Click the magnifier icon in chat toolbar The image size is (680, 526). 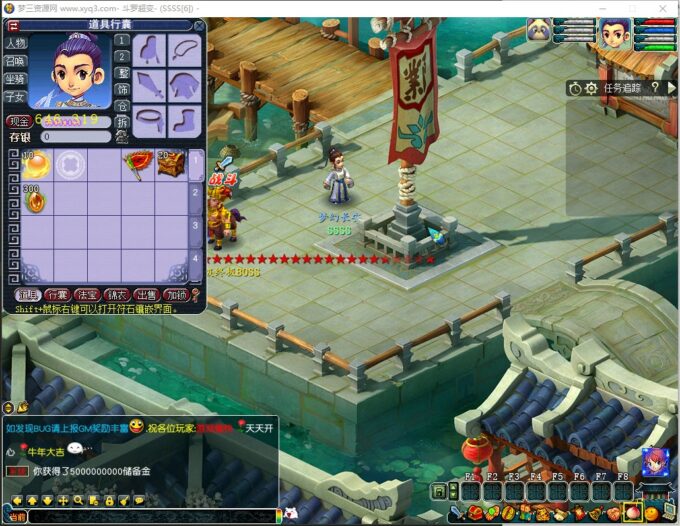tap(78, 500)
